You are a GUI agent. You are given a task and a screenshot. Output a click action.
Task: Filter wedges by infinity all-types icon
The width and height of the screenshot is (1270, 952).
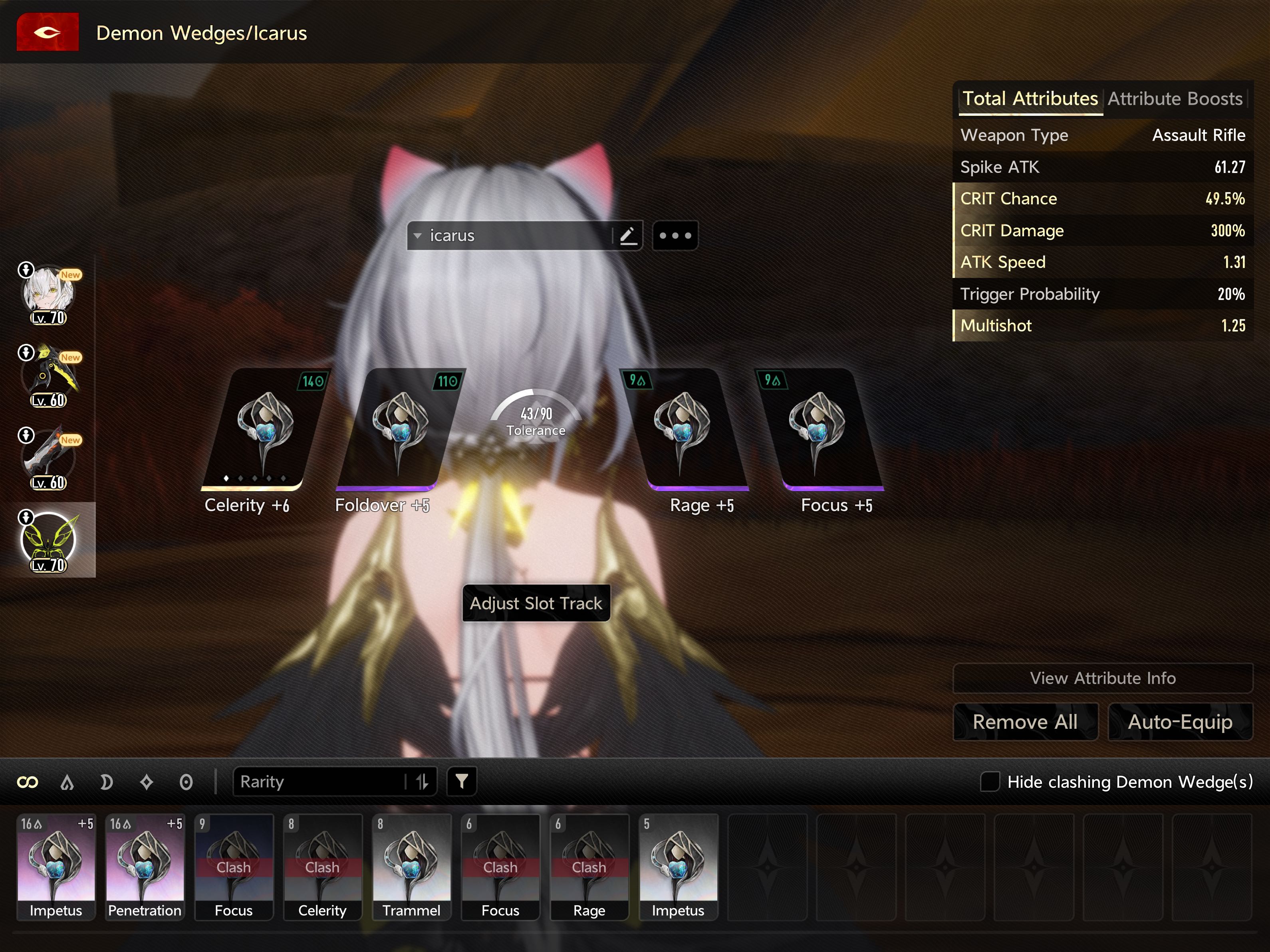click(28, 782)
